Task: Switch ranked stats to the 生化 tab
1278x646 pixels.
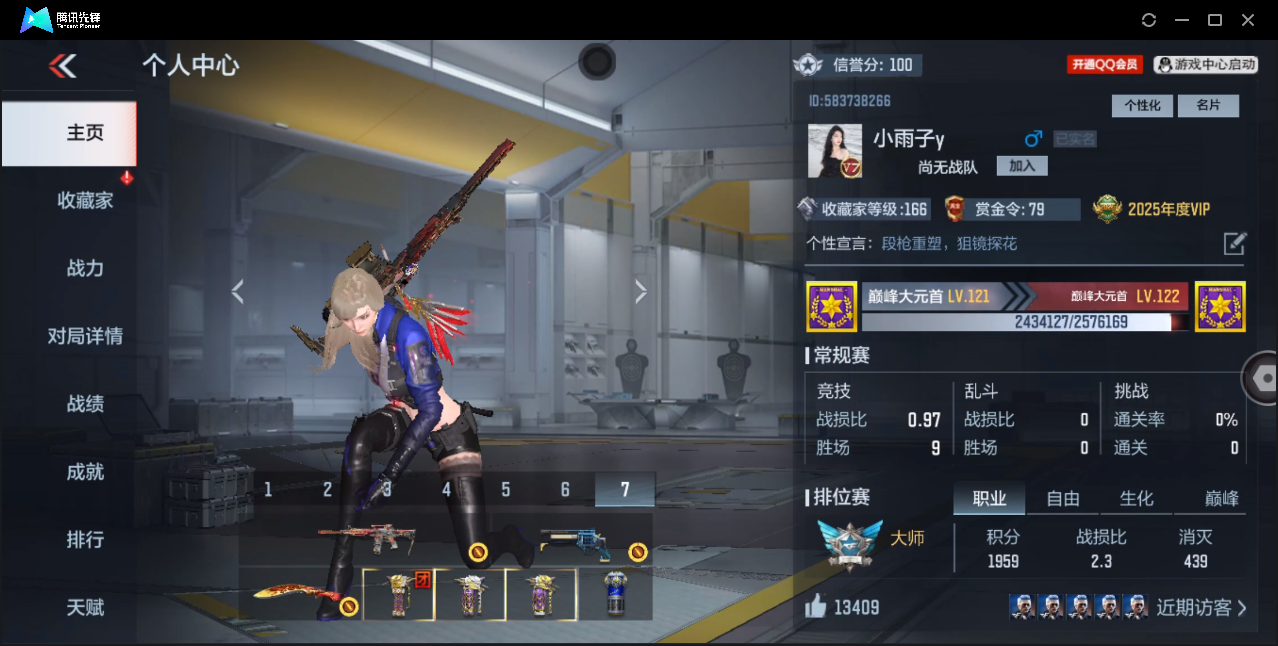Action: 1136,499
